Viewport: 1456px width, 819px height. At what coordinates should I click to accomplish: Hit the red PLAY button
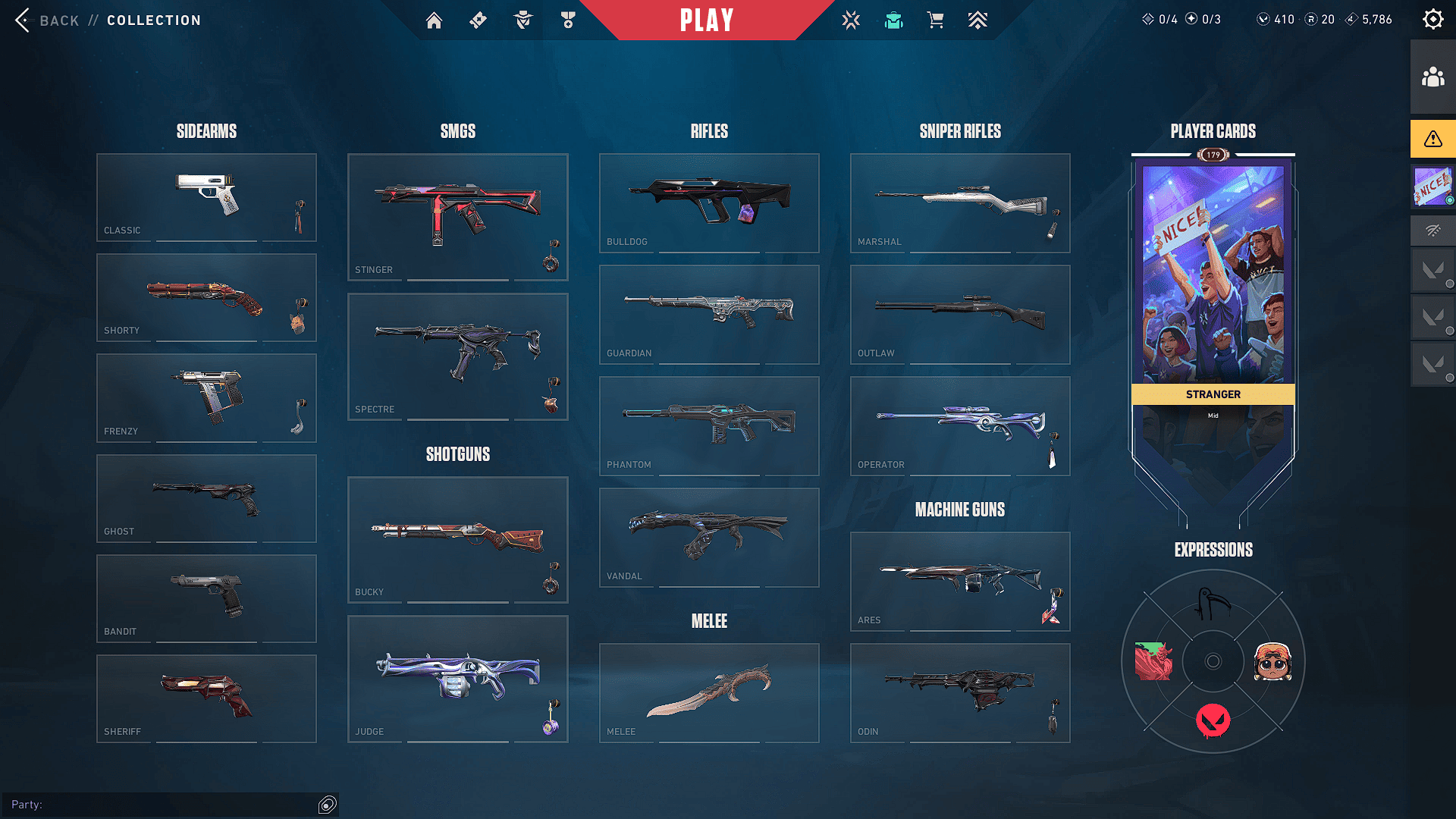[x=707, y=20]
